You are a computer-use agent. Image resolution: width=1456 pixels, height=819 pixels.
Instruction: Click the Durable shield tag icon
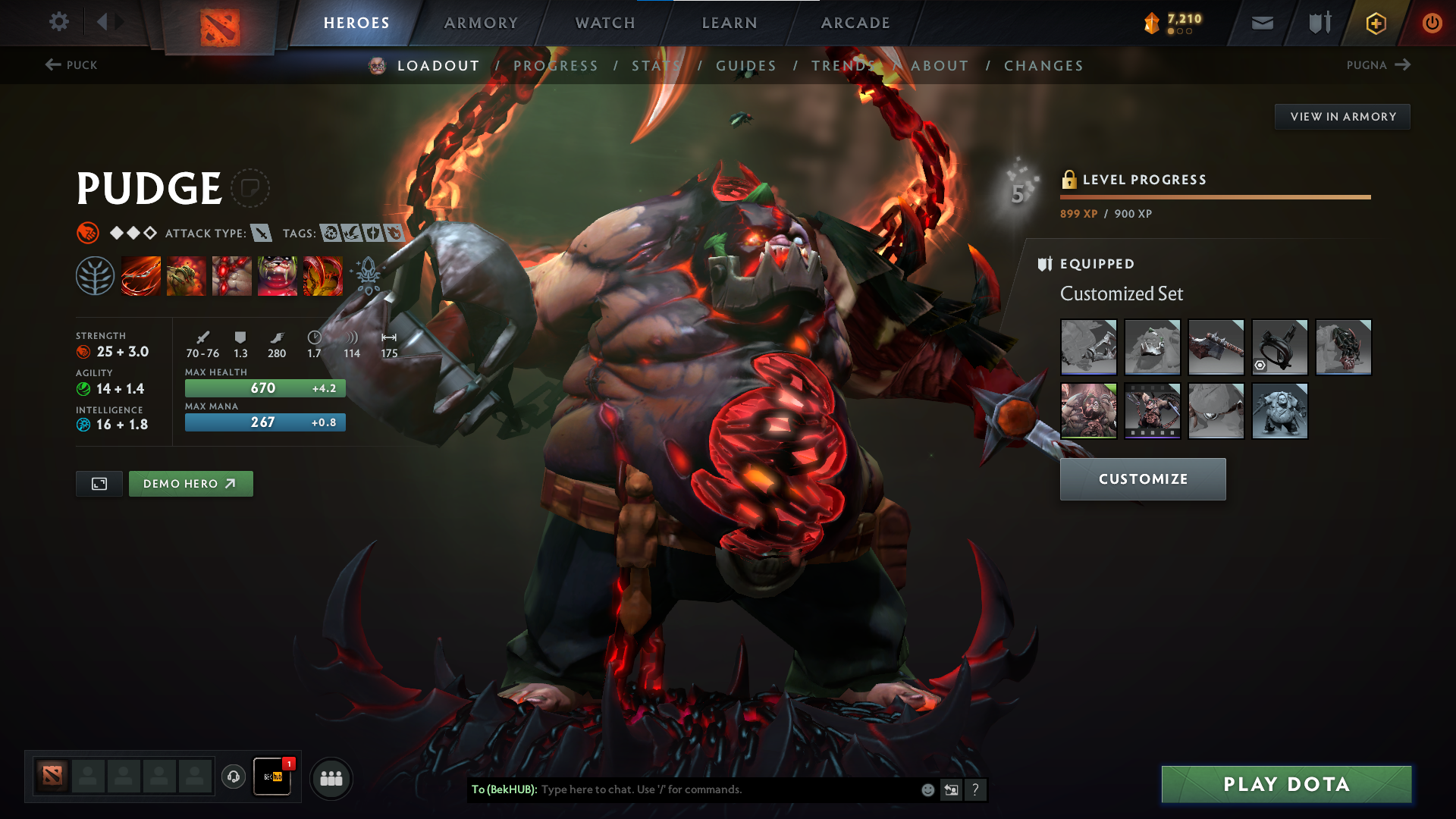372,233
